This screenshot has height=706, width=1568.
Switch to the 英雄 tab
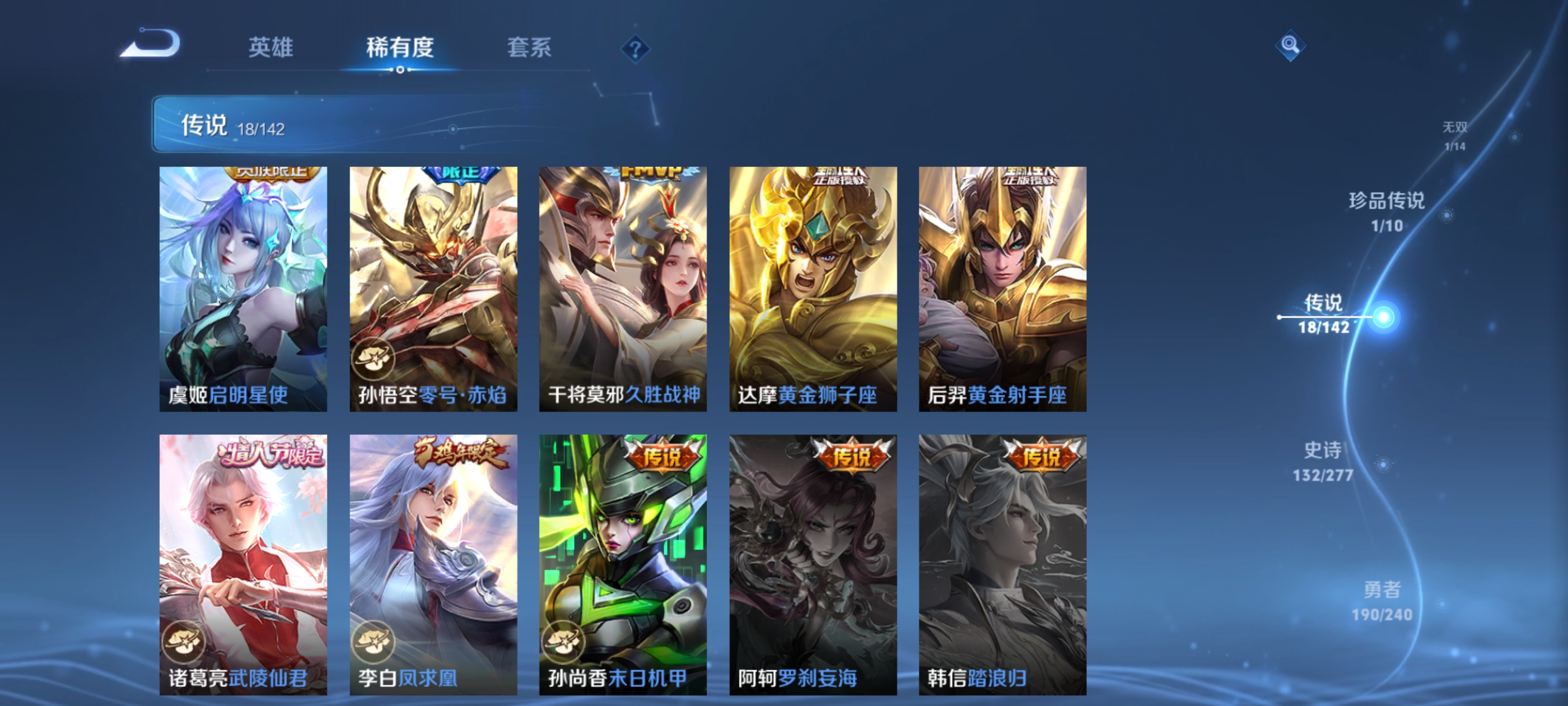(272, 49)
